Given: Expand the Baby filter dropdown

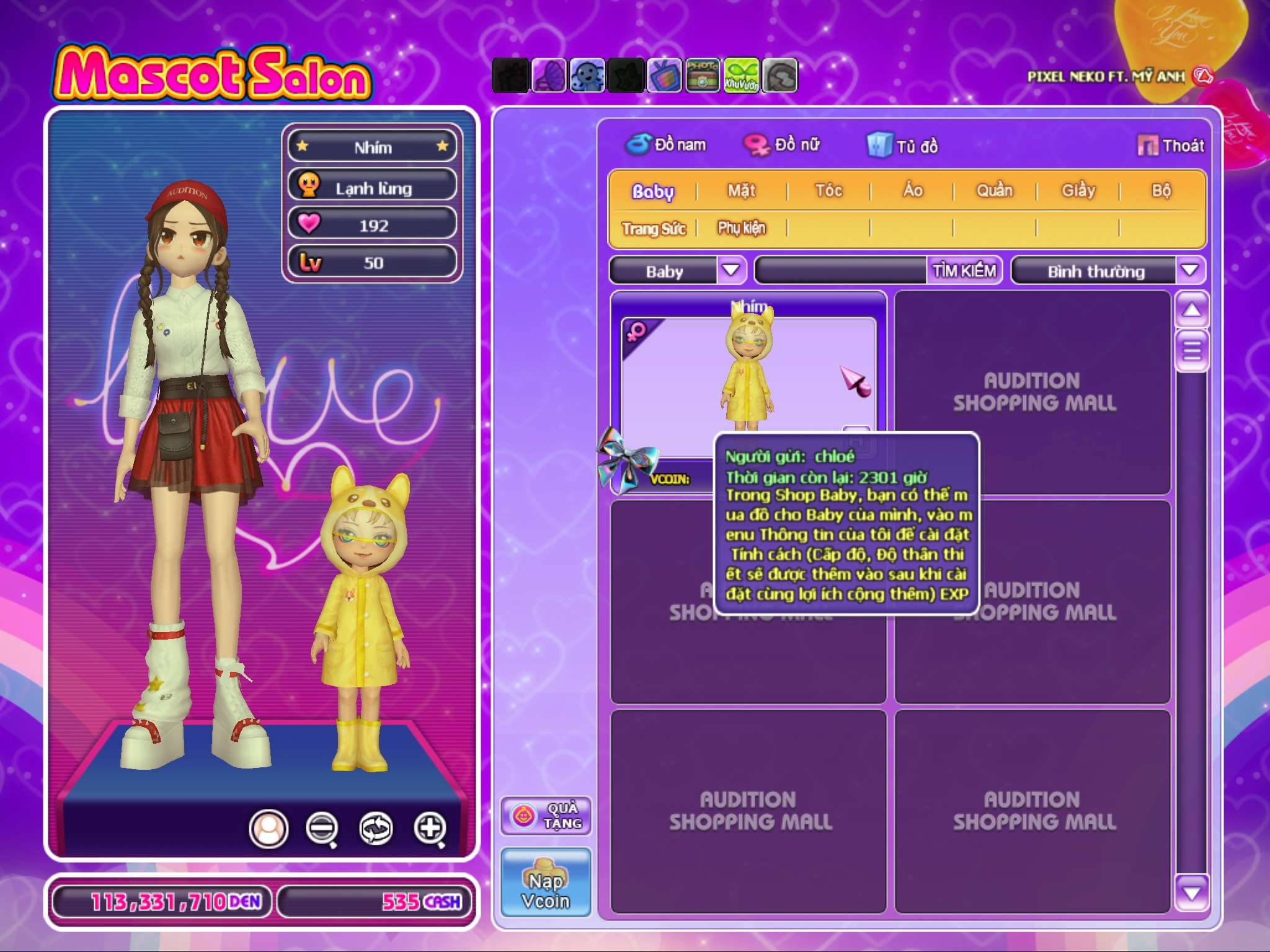Looking at the screenshot, I should (731, 270).
